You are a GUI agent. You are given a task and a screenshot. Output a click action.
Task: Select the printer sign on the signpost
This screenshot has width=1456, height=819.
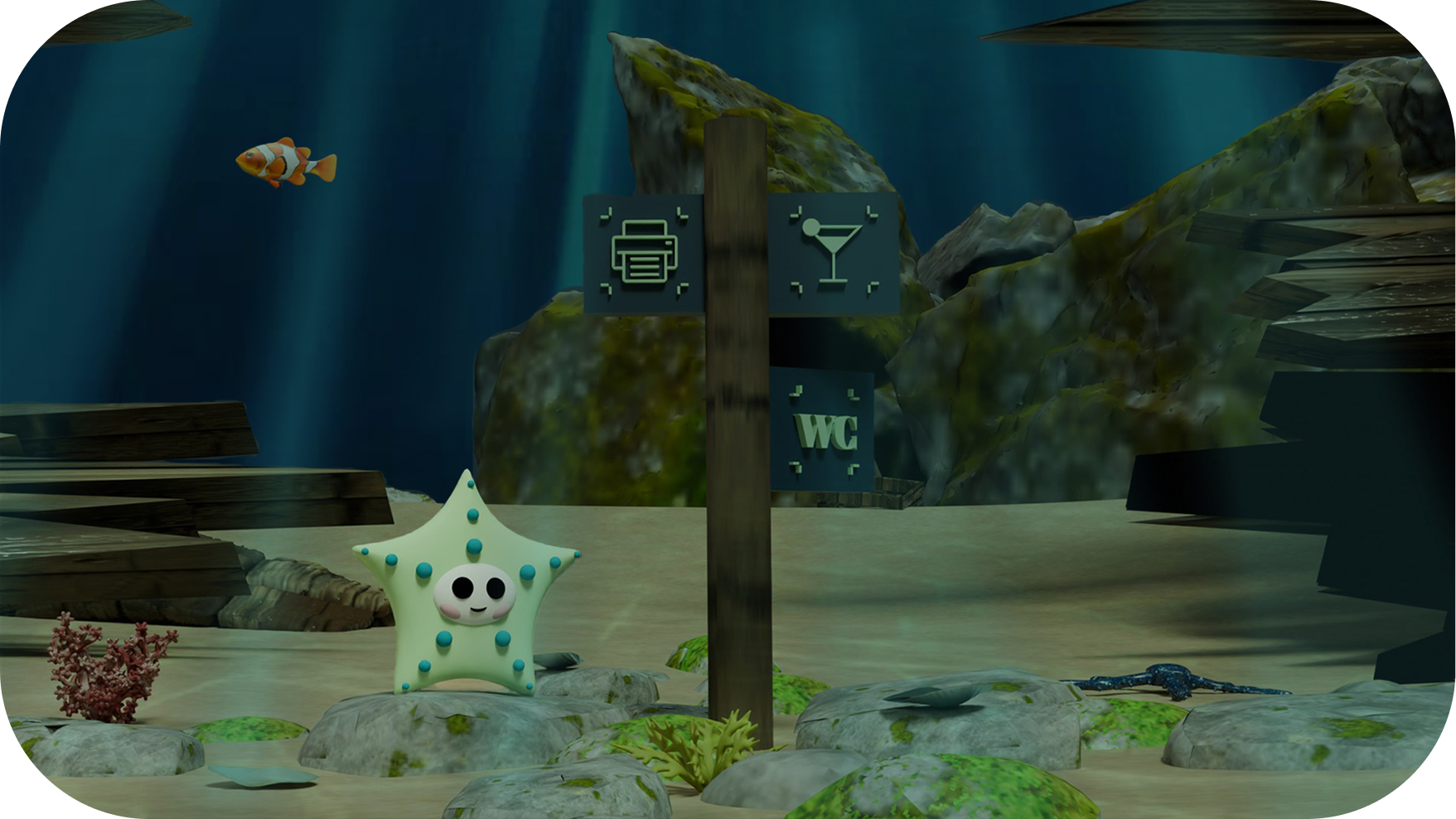click(x=644, y=252)
